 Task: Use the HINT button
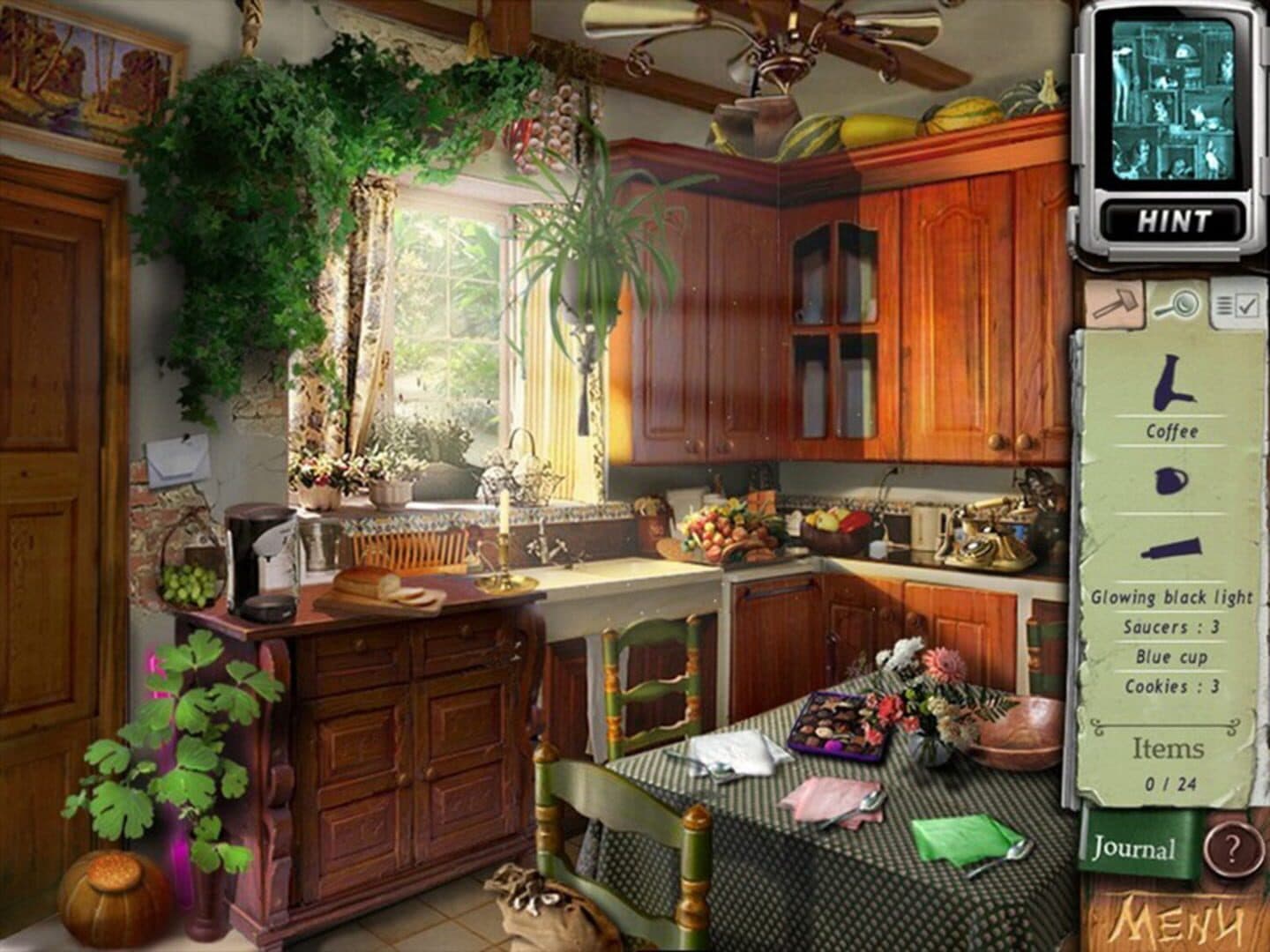[x=1172, y=219]
